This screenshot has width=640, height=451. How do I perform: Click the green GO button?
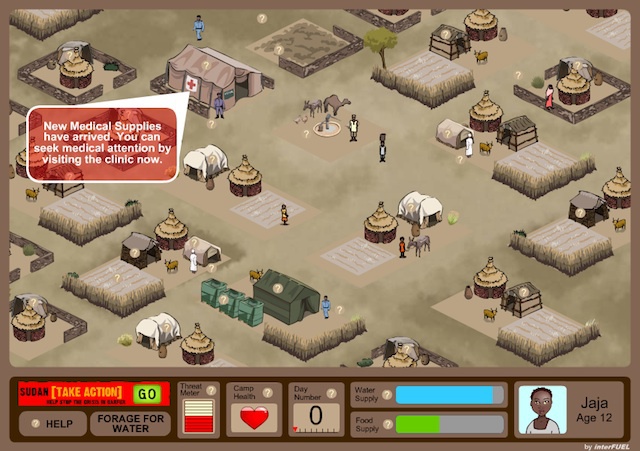pyautogui.click(x=147, y=393)
